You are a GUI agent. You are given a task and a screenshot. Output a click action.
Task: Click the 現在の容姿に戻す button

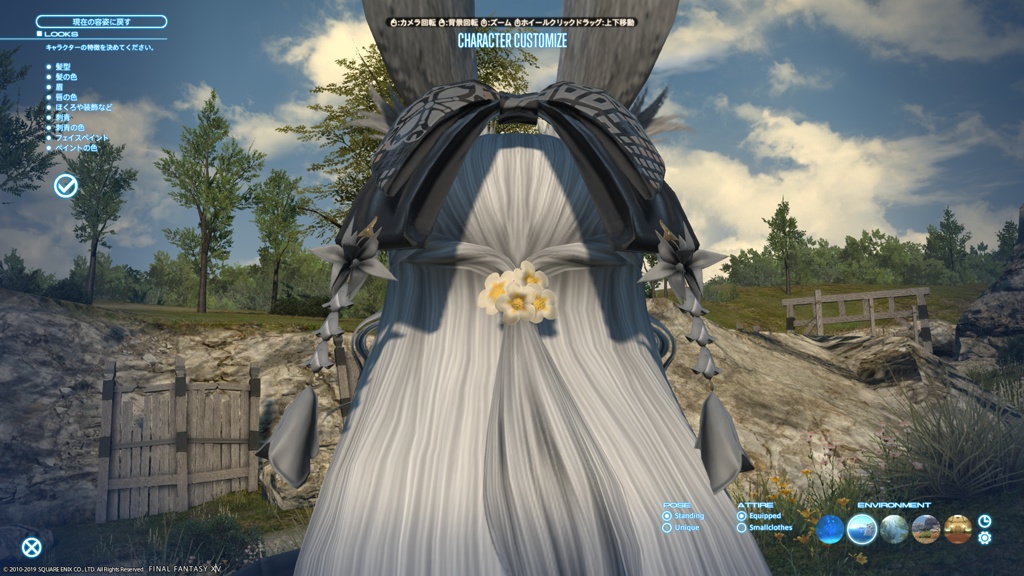tap(101, 21)
